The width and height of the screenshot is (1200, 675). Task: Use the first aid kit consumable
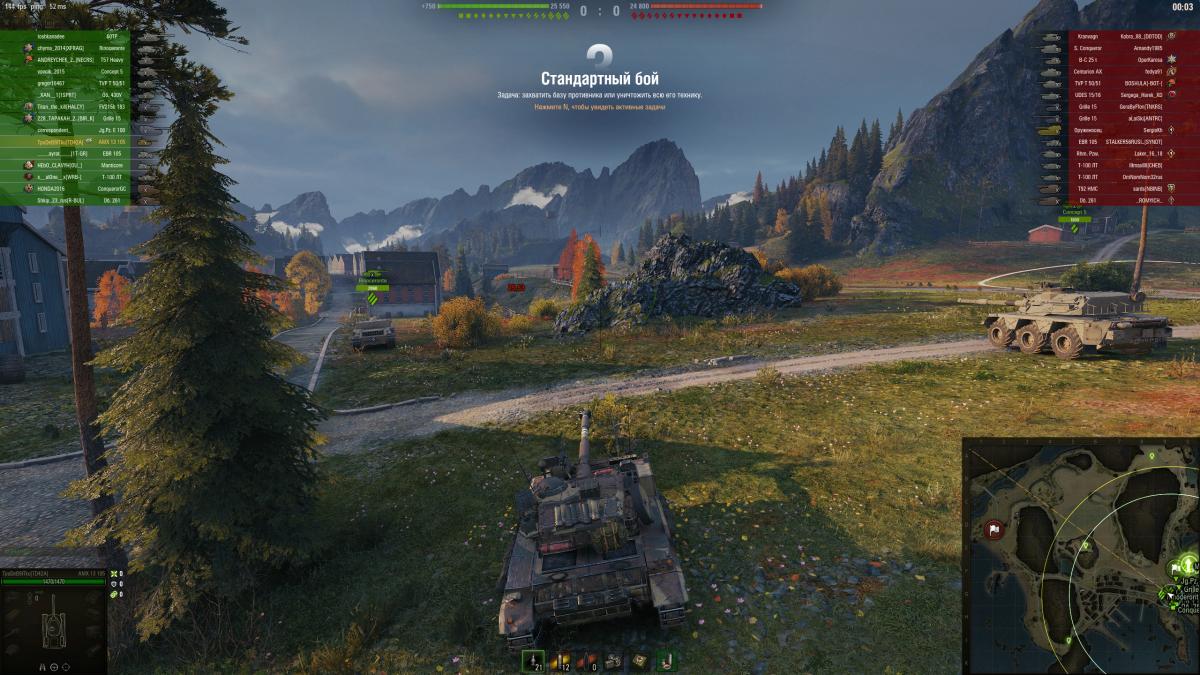coord(639,661)
